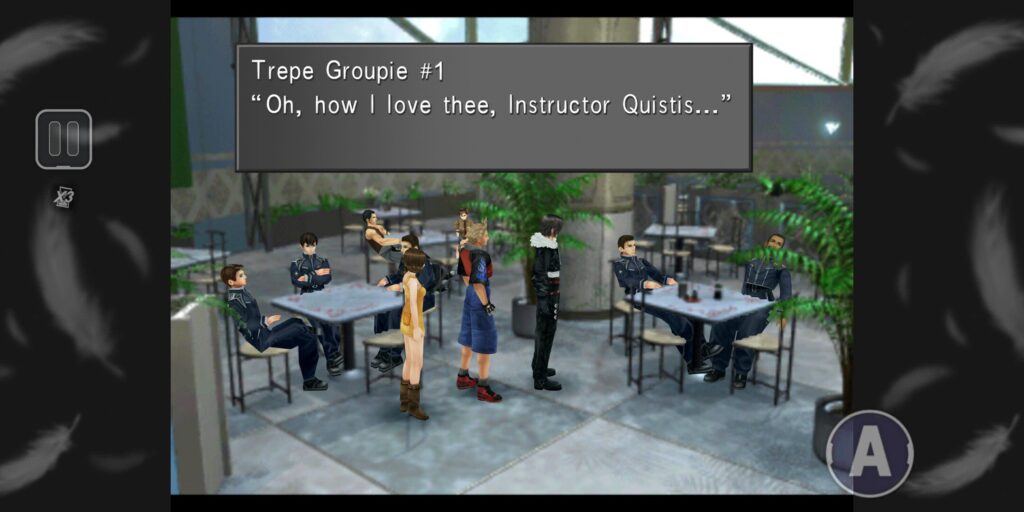Pause the game with the pause button
Image resolution: width=1024 pixels, height=512 pixels.
[x=64, y=139]
